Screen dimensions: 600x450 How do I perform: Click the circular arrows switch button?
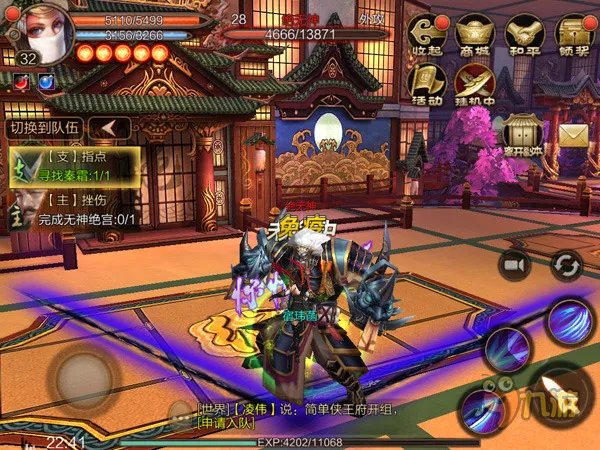pos(566,264)
